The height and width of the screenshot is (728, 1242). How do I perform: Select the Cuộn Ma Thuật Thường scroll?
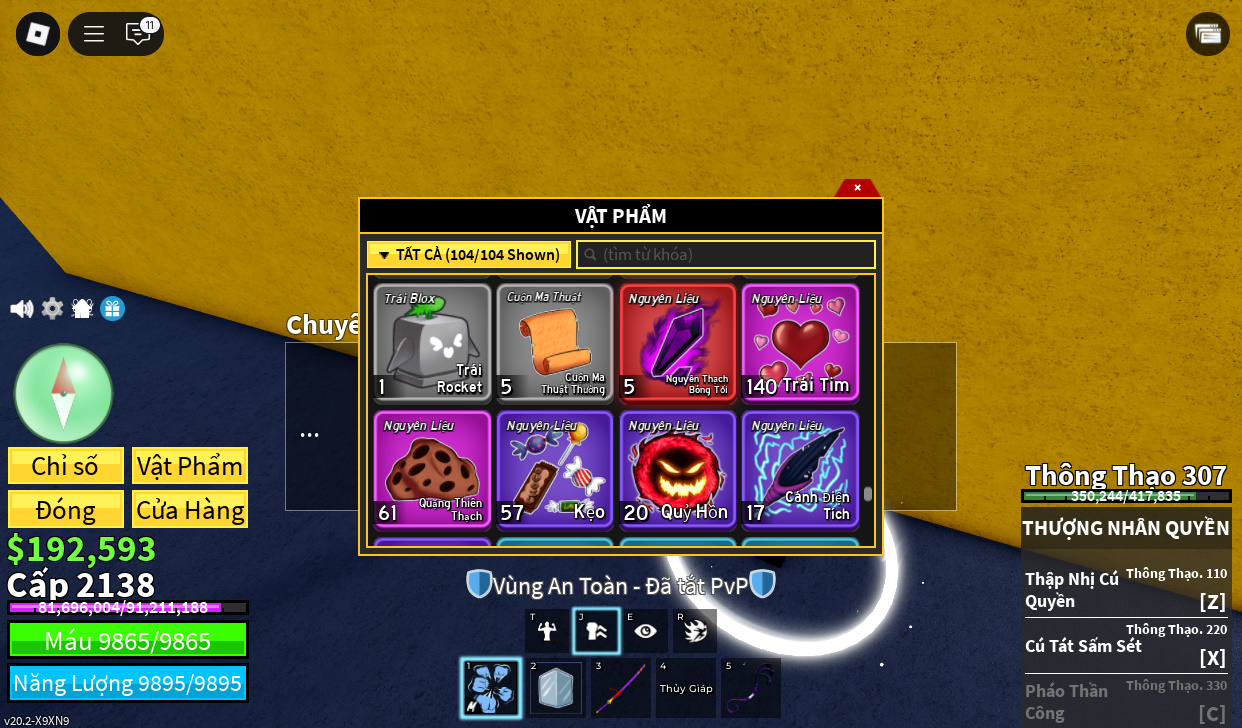click(555, 342)
